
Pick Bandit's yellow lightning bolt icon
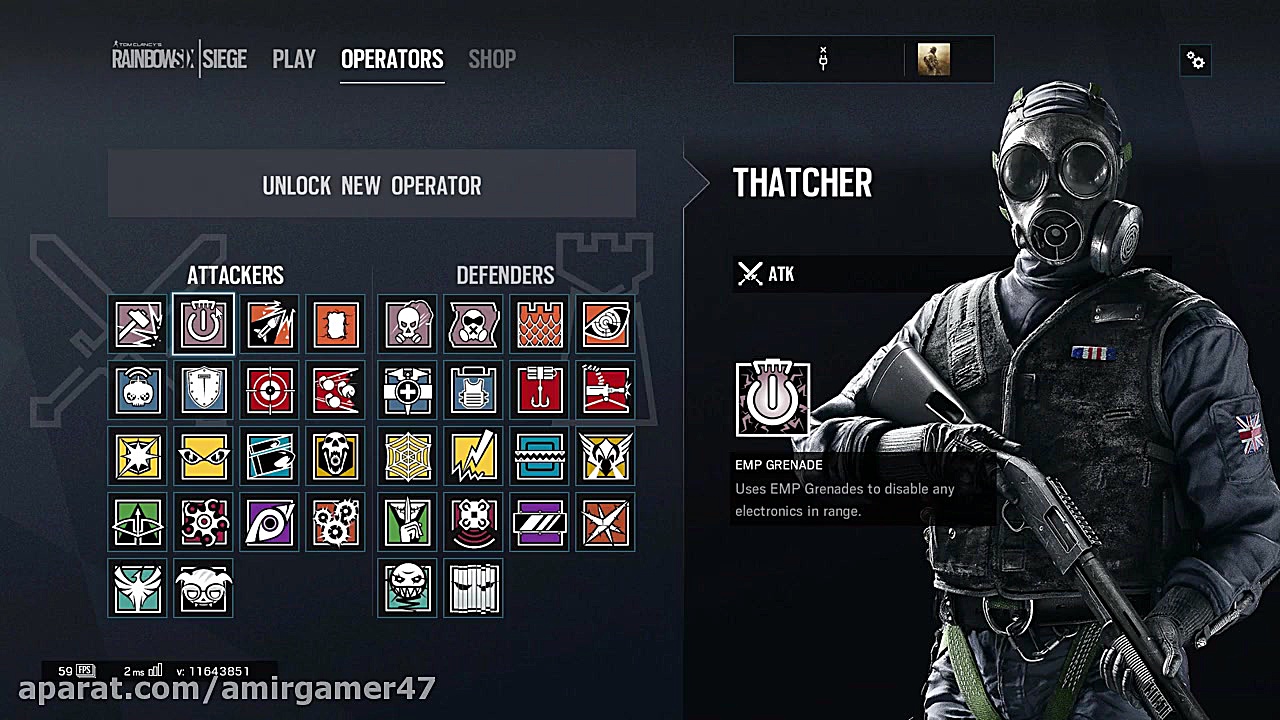coord(474,456)
